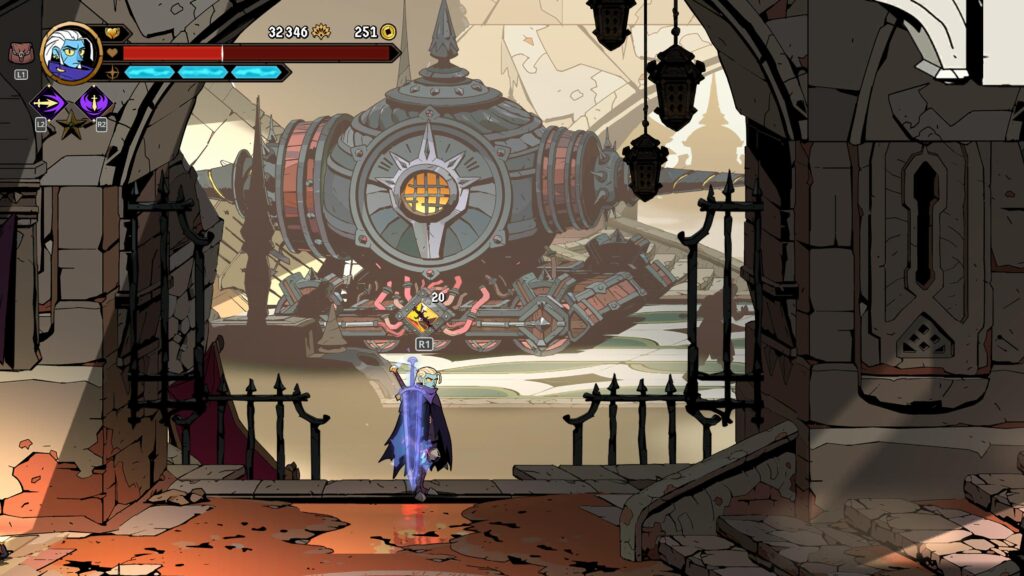Activate the purple sword ability

95,101
